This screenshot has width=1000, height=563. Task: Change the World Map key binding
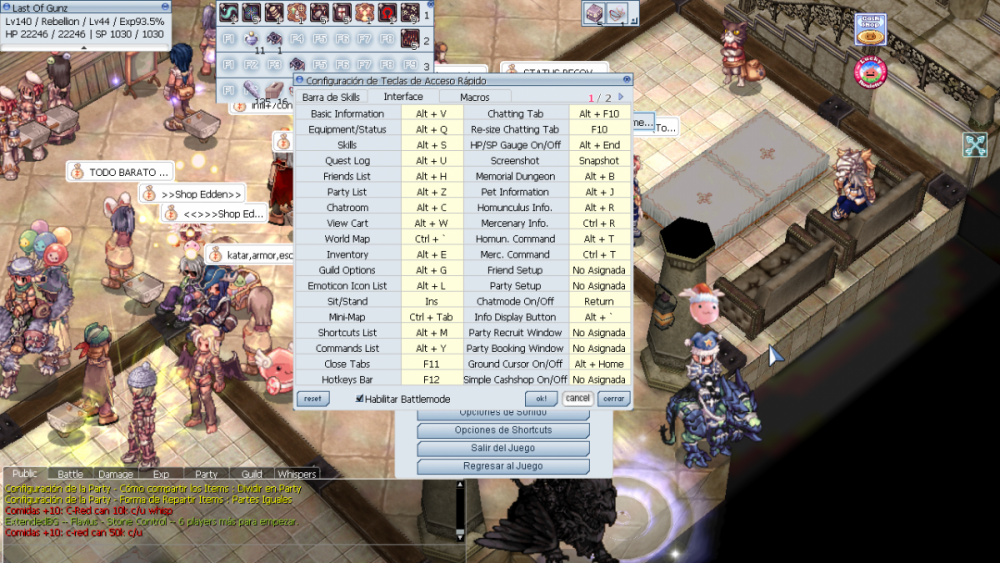tap(431, 239)
